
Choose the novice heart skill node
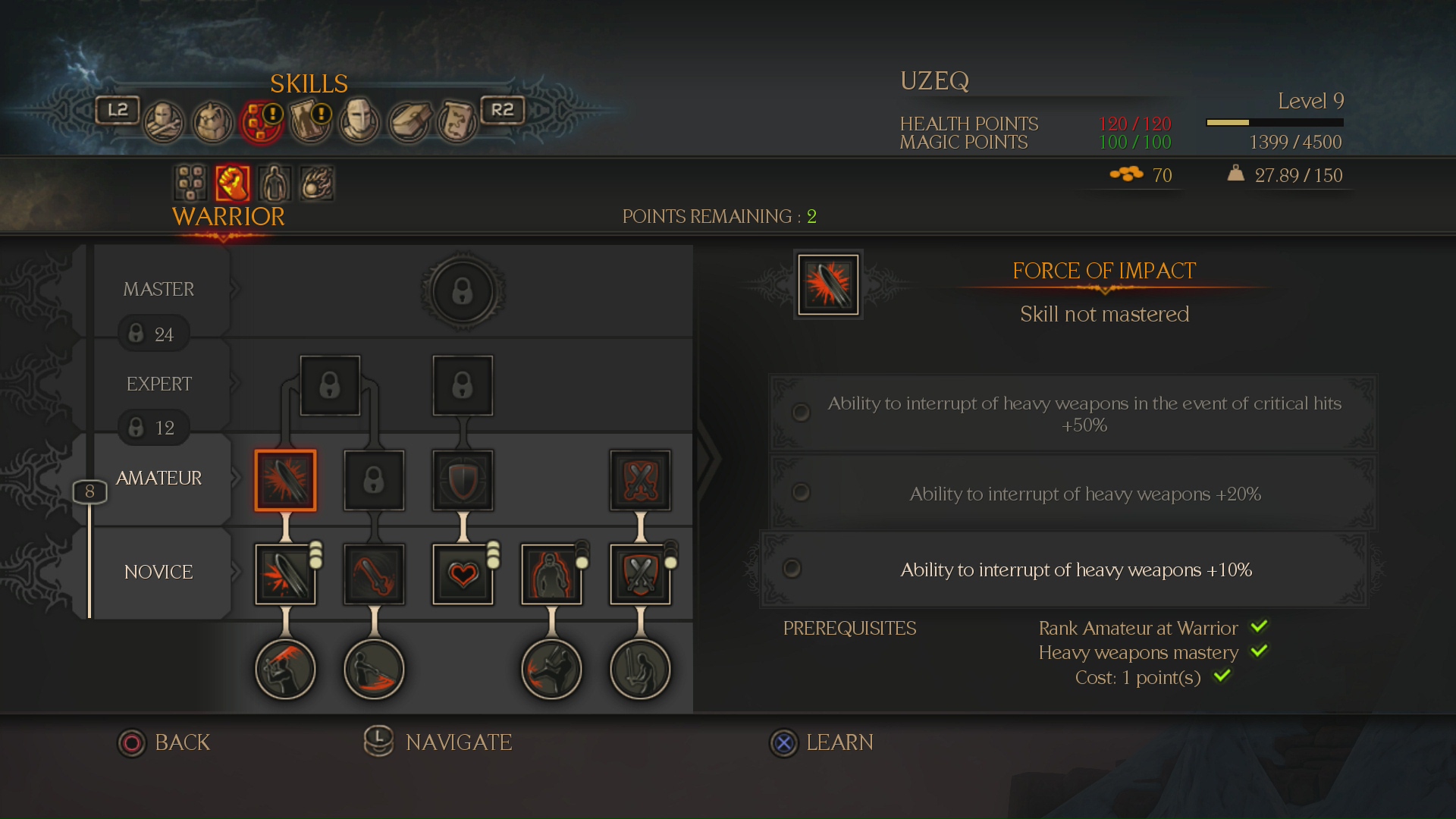(x=463, y=574)
